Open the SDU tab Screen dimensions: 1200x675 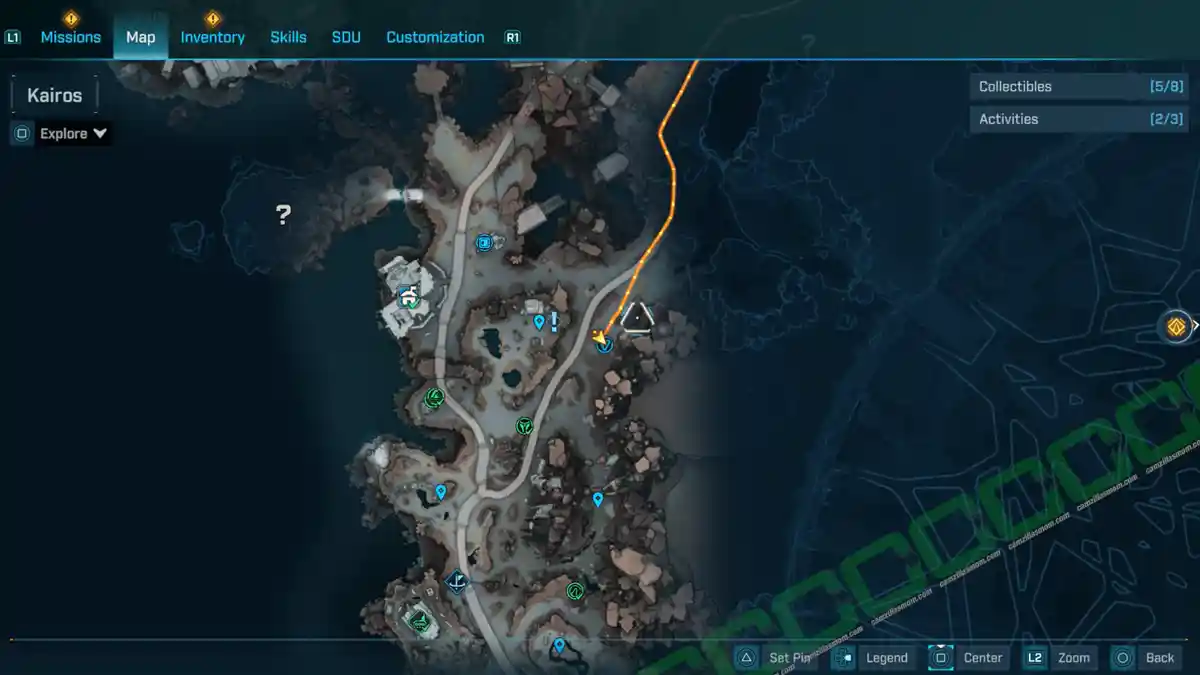tap(346, 37)
